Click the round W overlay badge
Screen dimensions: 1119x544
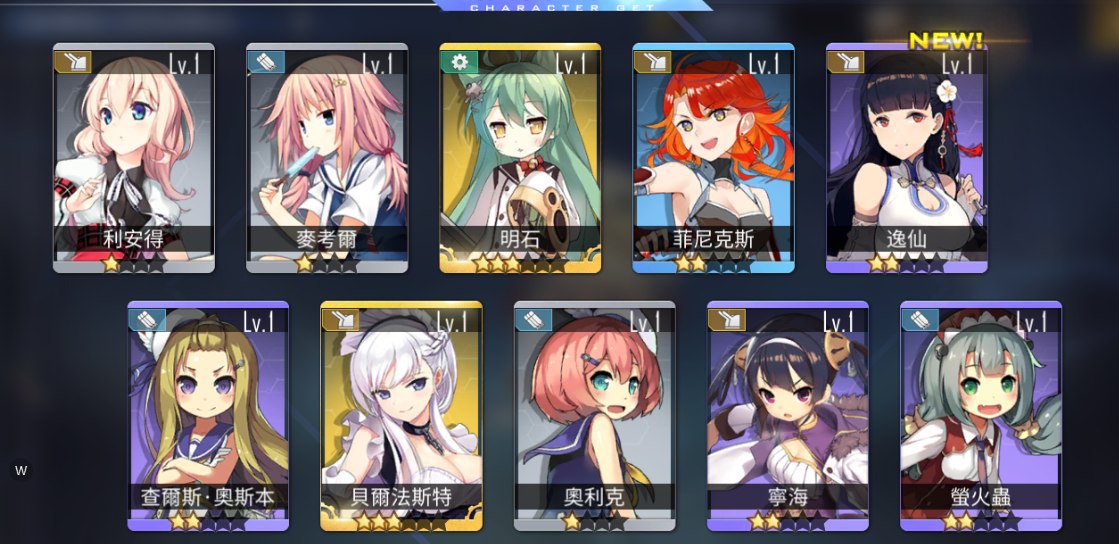click(x=21, y=470)
